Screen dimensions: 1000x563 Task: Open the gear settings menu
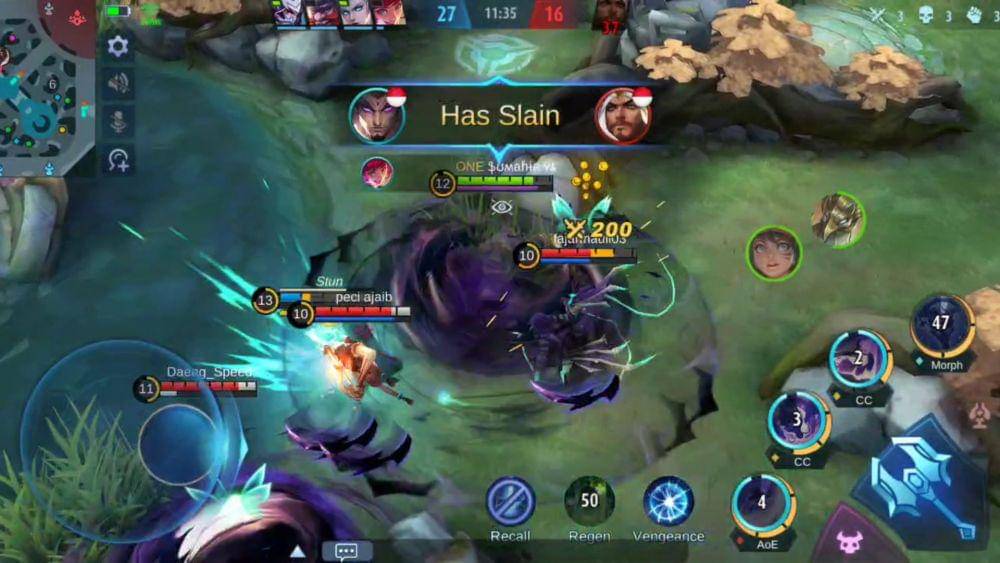[x=118, y=46]
